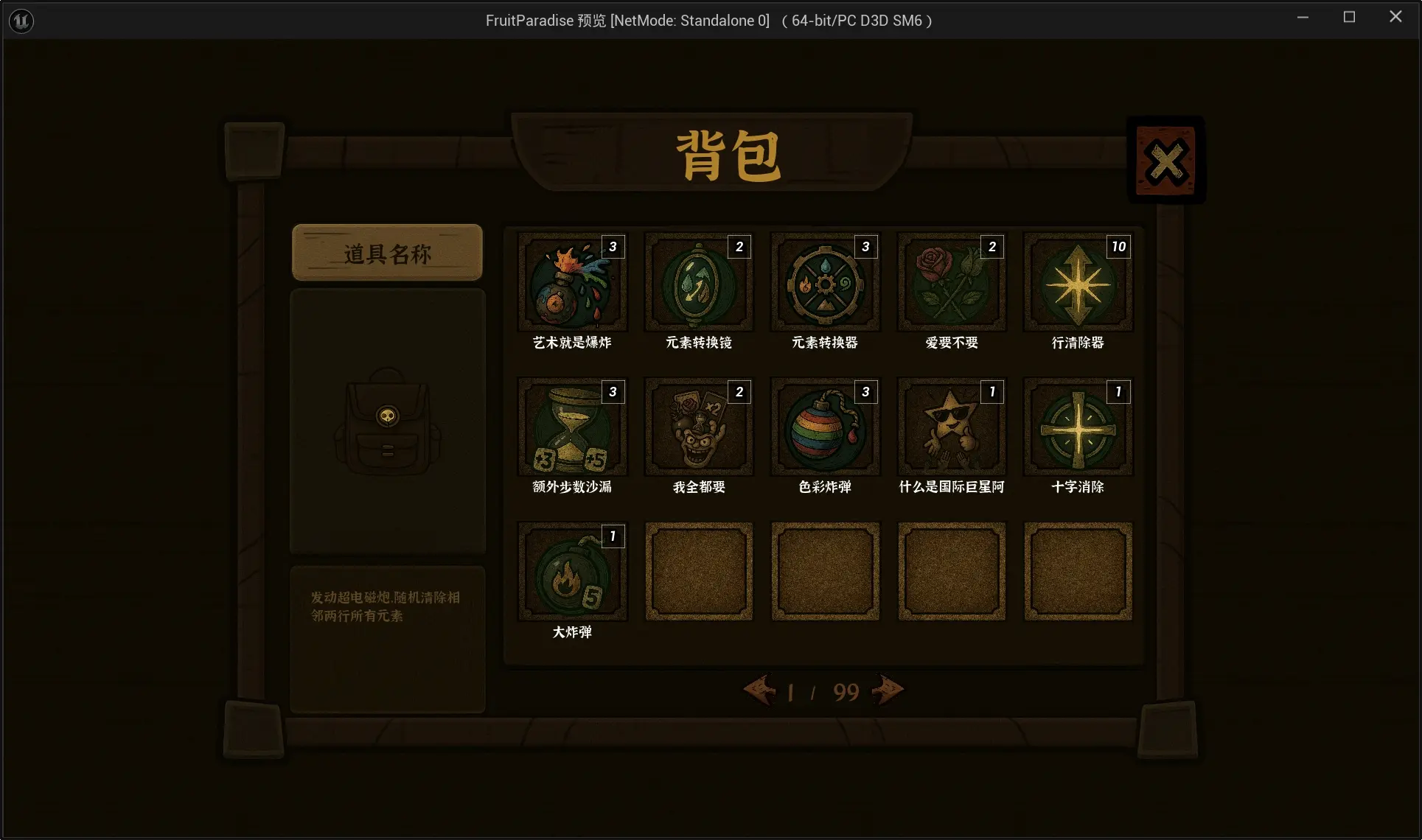Image resolution: width=1422 pixels, height=840 pixels.
Task: Close the 背包 backpack window
Action: click(x=1165, y=159)
